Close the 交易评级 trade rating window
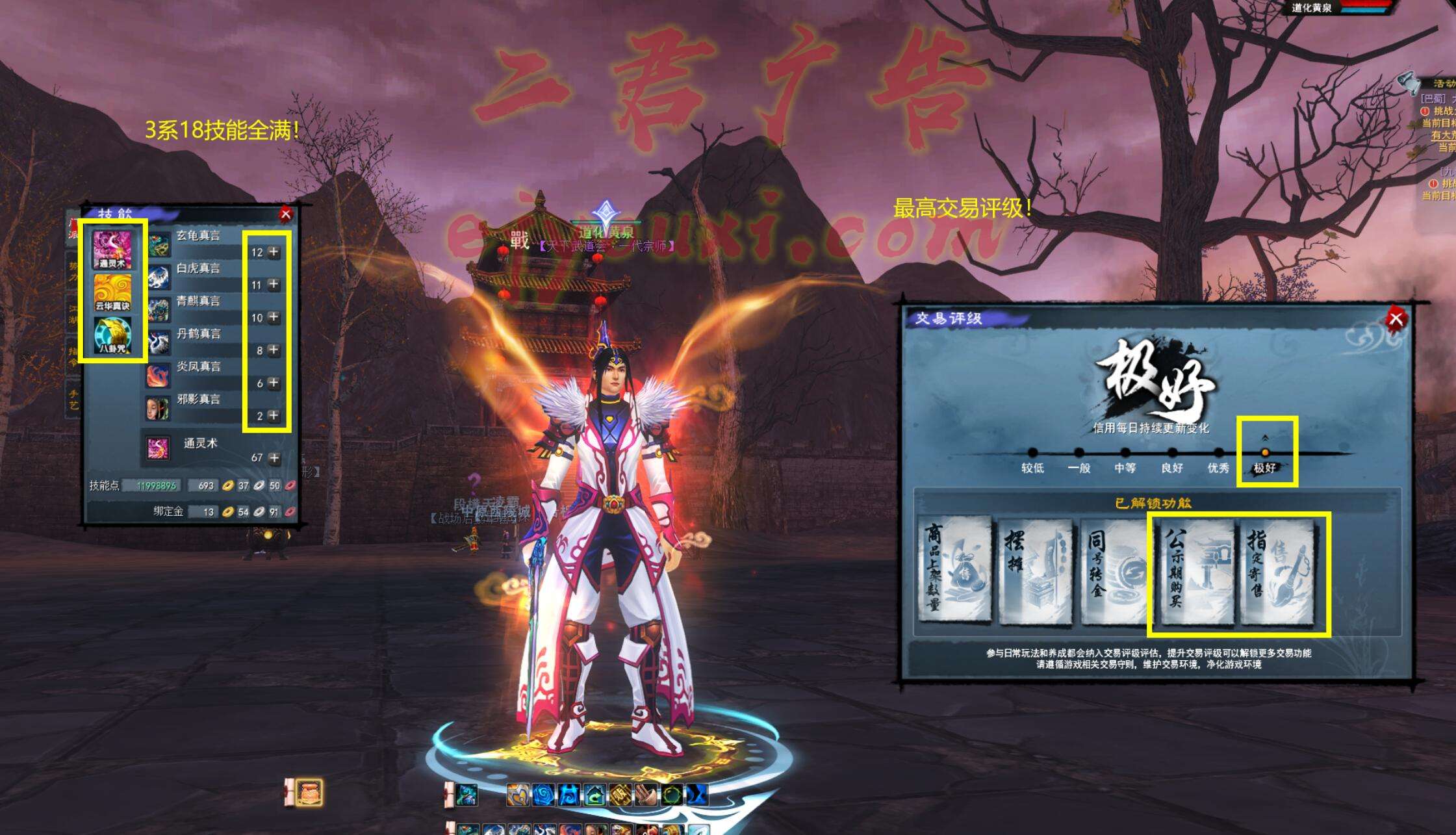Screen dimensions: 1456x835 (x=1396, y=319)
